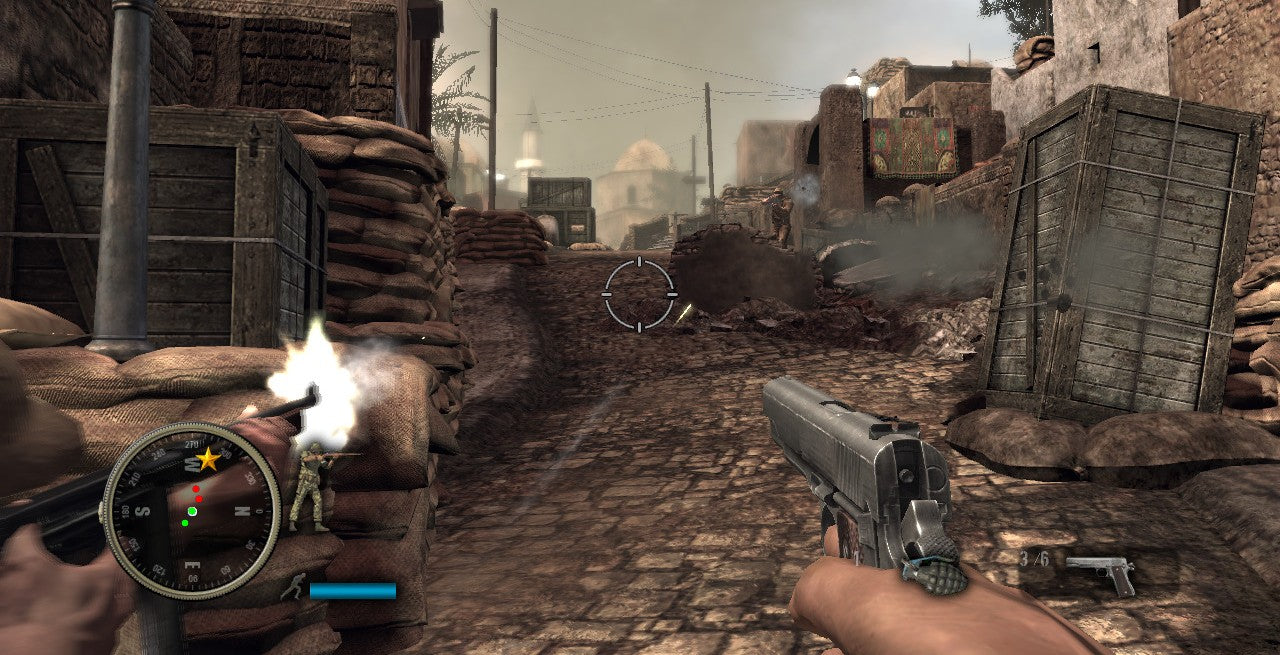Viewport: 1280px width, 655px height.
Task: Click the standing soldier stance icon
Action: tap(309, 486)
